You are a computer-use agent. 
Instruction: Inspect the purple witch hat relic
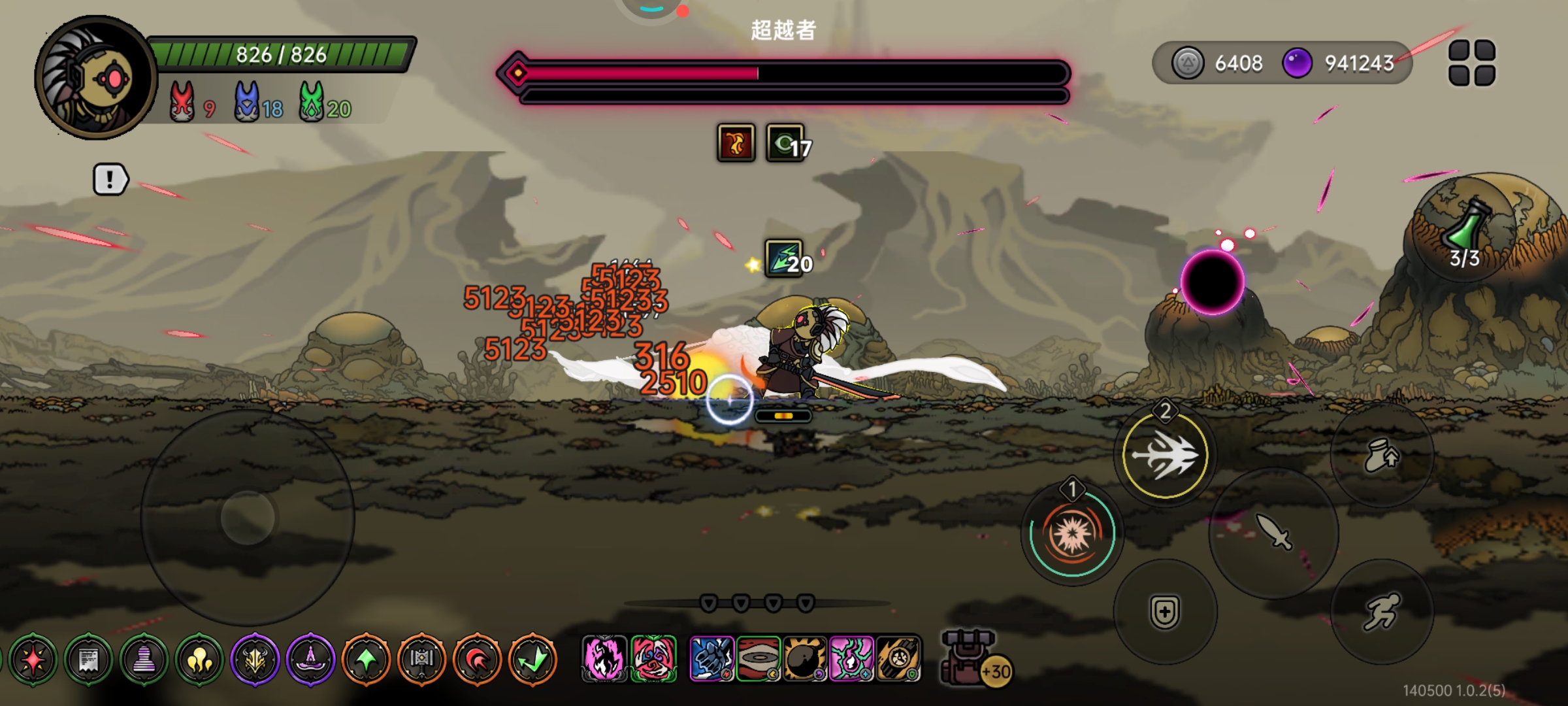pos(311,660)
